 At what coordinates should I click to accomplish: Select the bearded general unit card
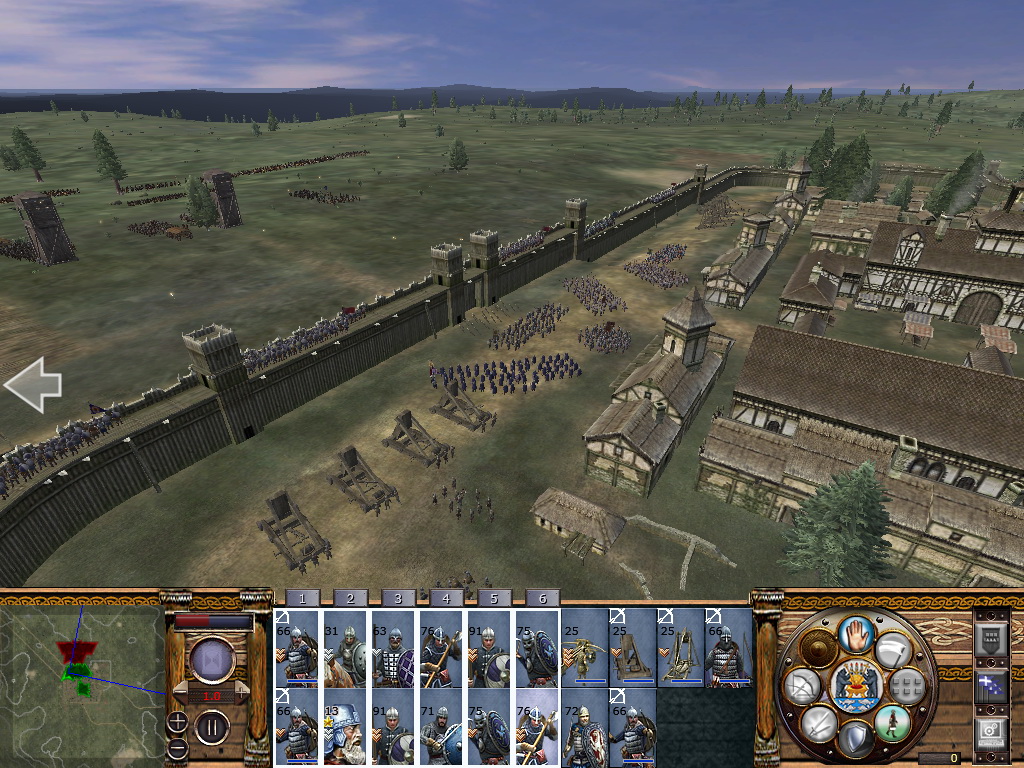[x=346, y=727]
